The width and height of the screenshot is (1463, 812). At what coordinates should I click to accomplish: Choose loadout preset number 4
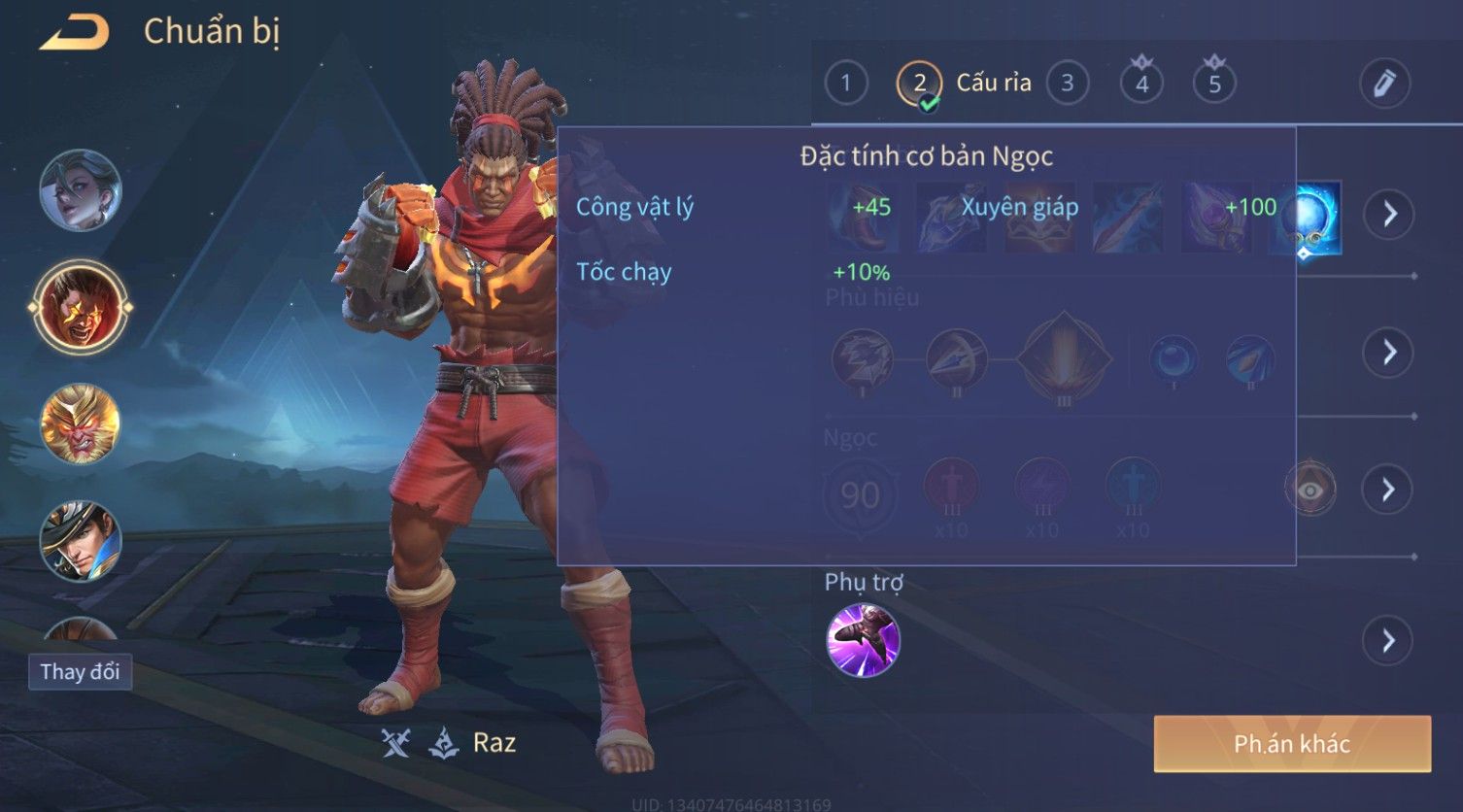tap(1141, 84)
